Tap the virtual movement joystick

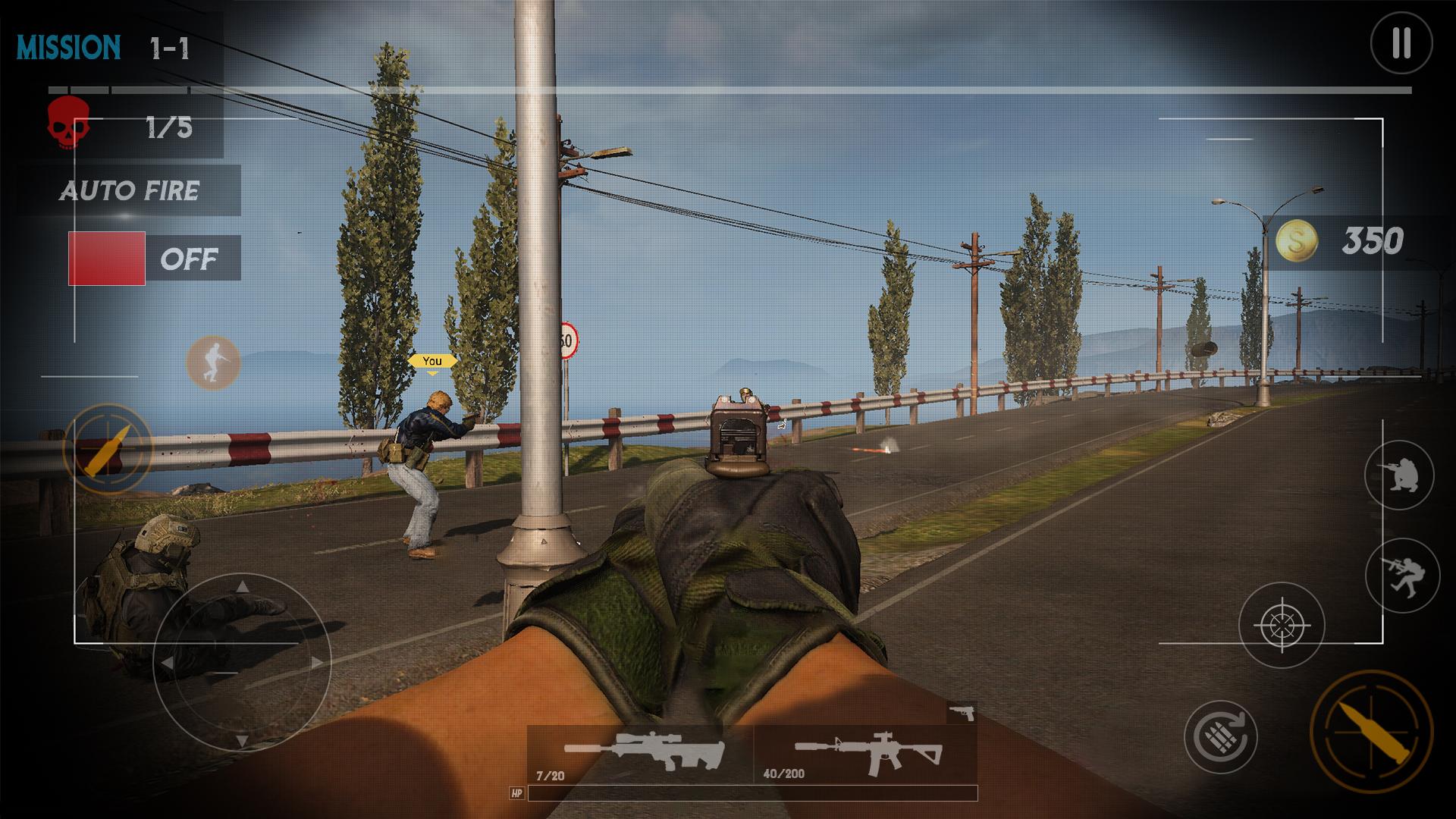coord(242,663)
